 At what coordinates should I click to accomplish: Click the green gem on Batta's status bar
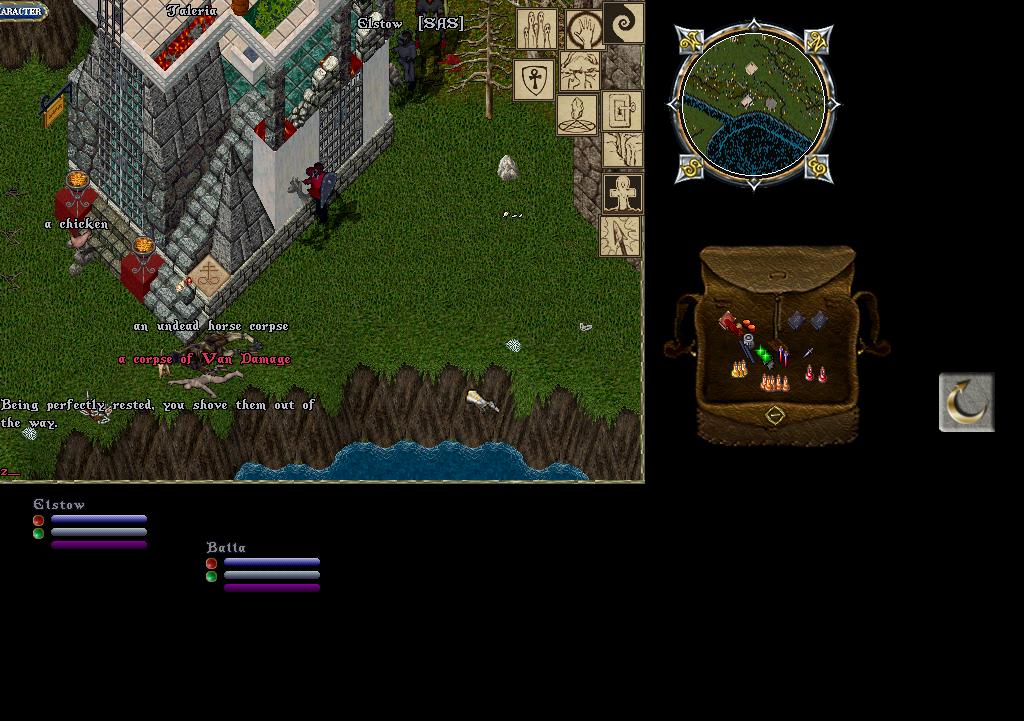pos(212,576)
